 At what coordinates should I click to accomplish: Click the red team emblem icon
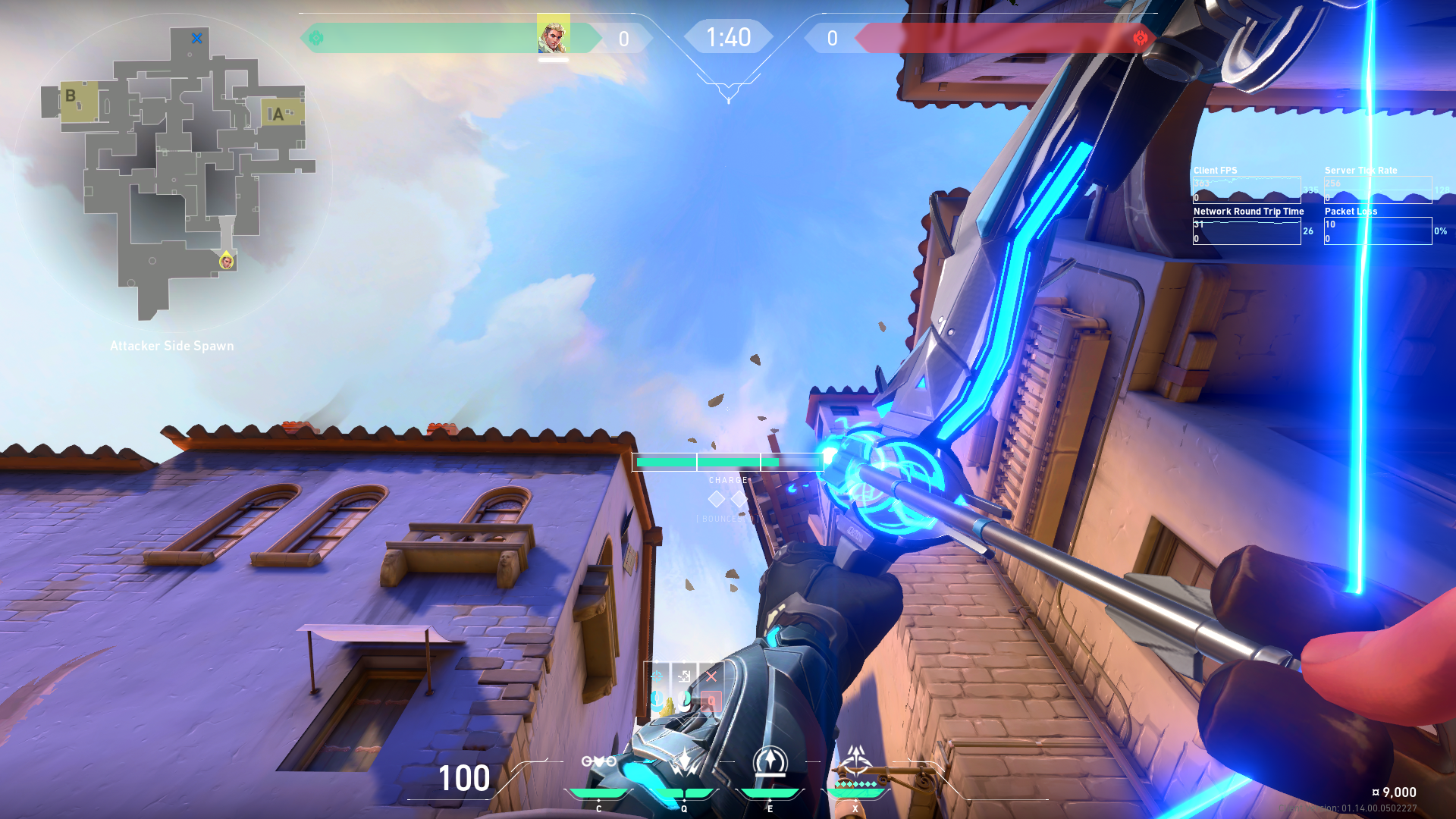tap(1140, 38)
